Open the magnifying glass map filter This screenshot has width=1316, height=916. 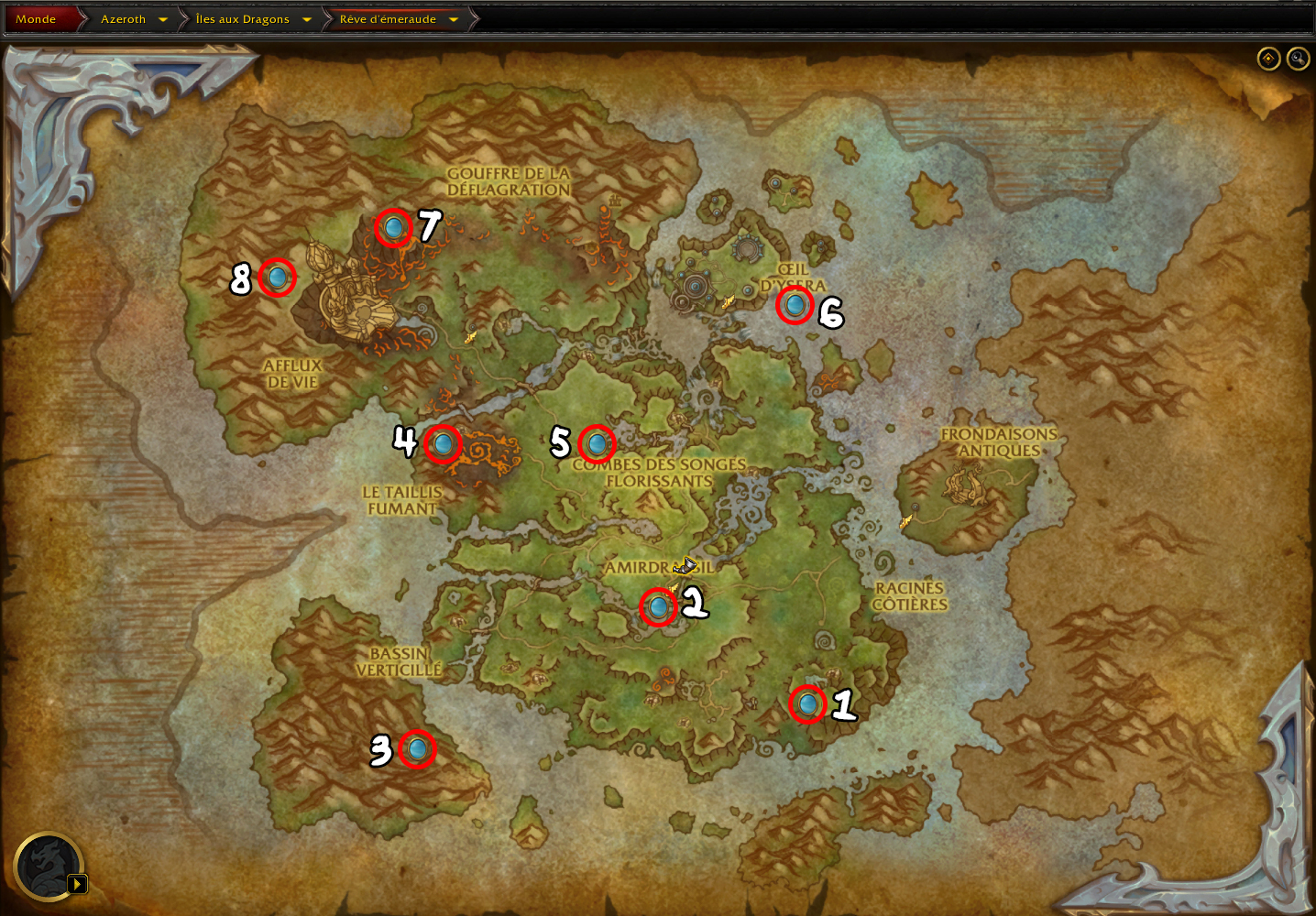1298,59
